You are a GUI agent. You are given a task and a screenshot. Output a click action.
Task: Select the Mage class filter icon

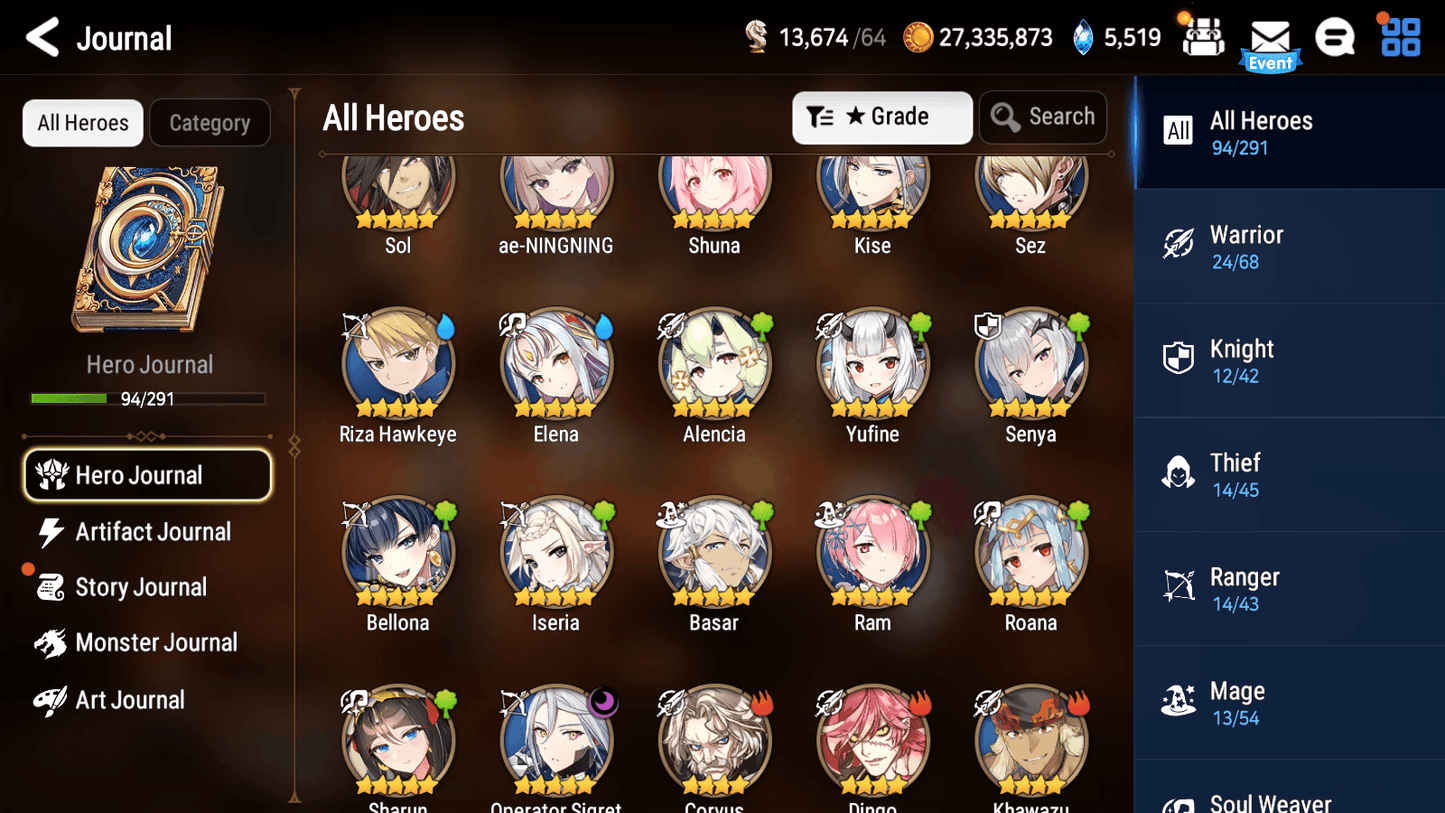1179,701
